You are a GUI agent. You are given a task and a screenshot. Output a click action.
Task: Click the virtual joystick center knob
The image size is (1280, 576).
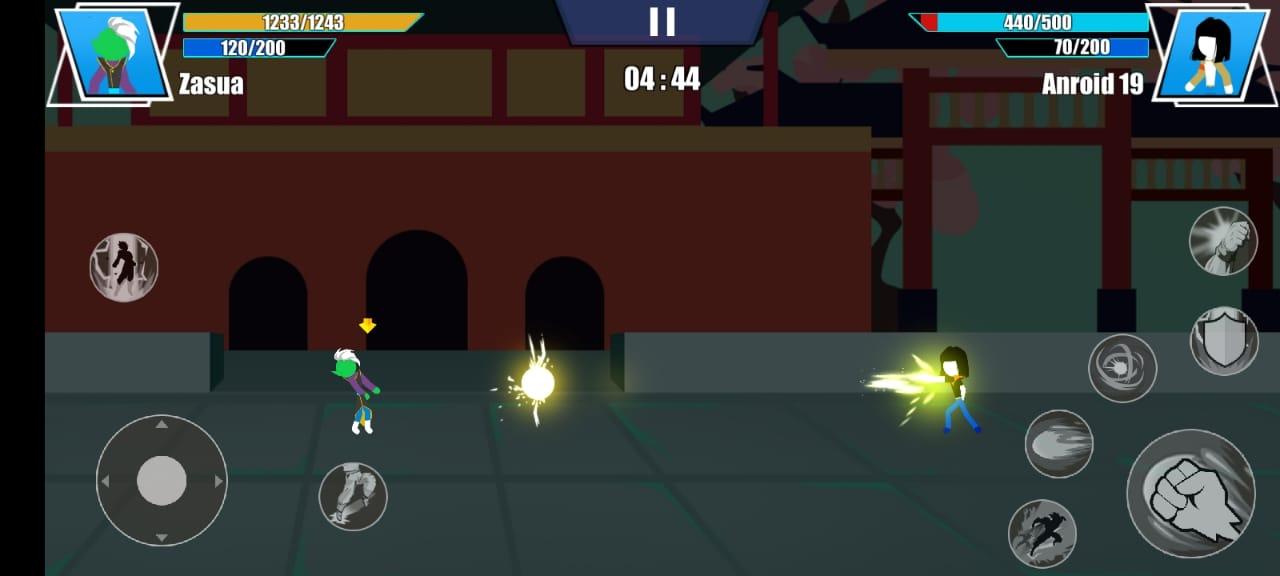pyautogui.click(x=161, y=481)
